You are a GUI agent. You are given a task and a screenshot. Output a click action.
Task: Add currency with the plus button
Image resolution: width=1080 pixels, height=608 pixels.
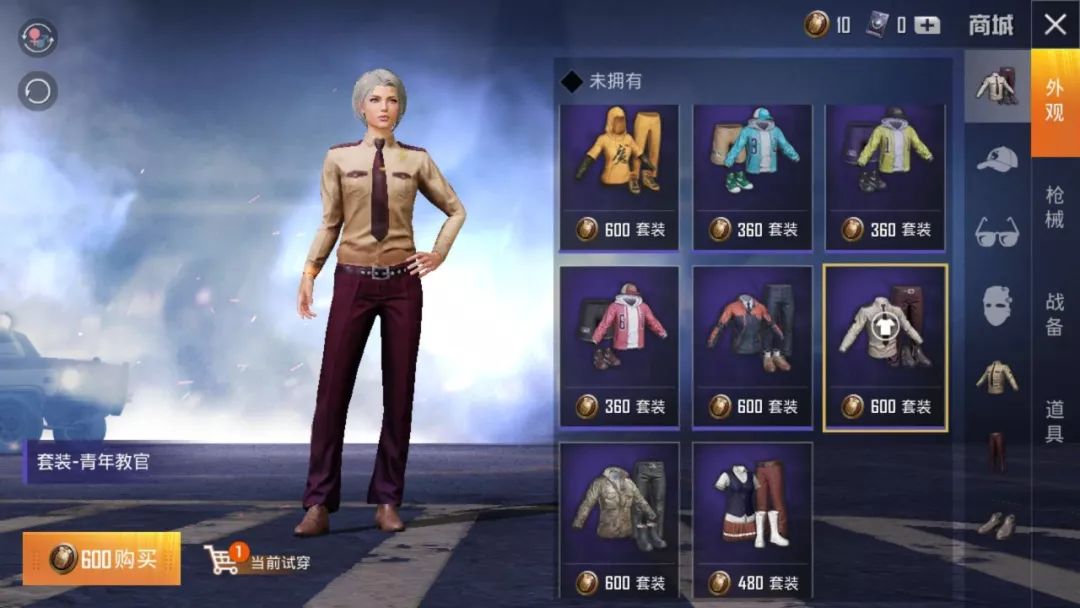click(927, 25)
